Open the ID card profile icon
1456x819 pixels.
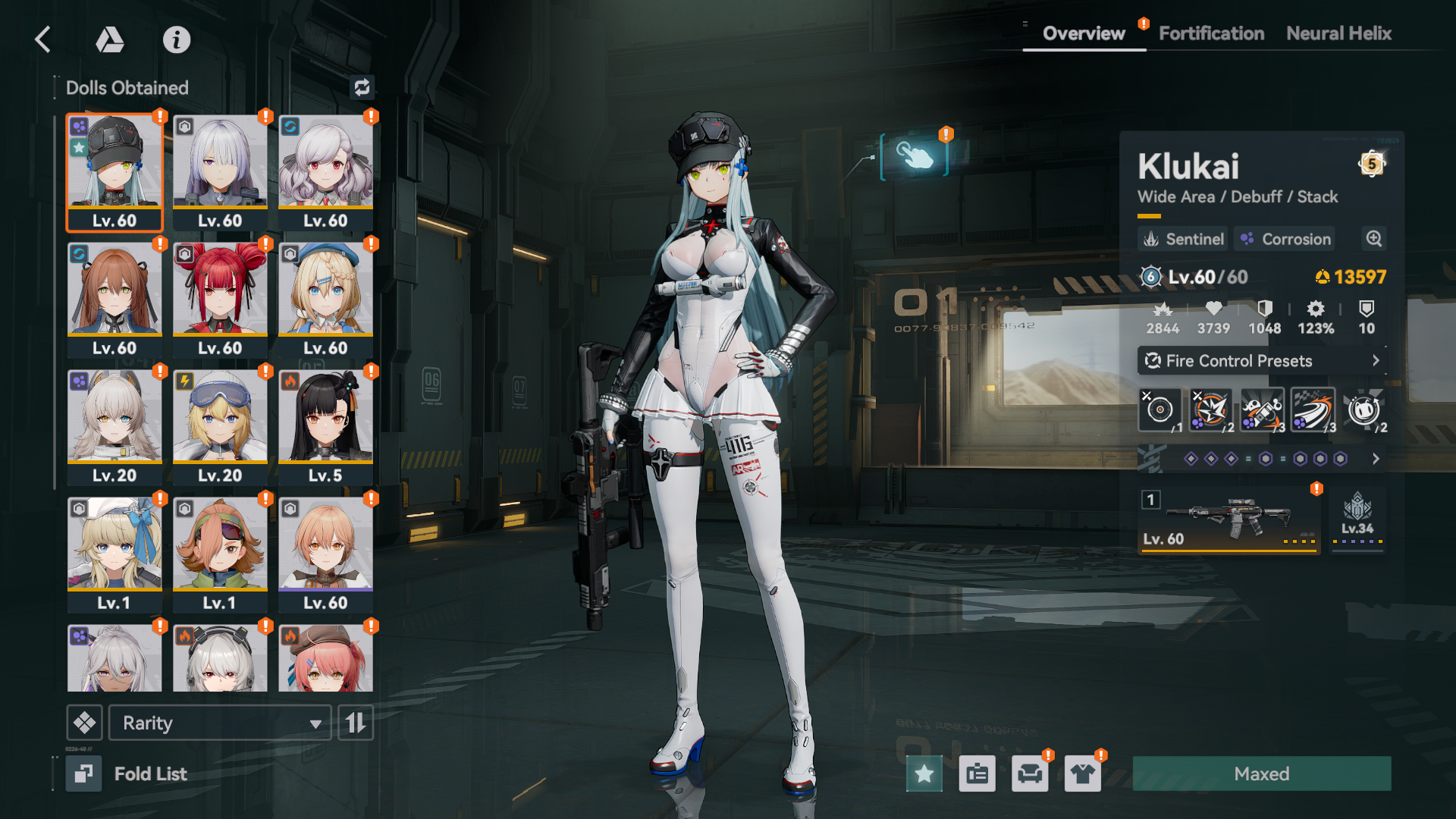977,773
